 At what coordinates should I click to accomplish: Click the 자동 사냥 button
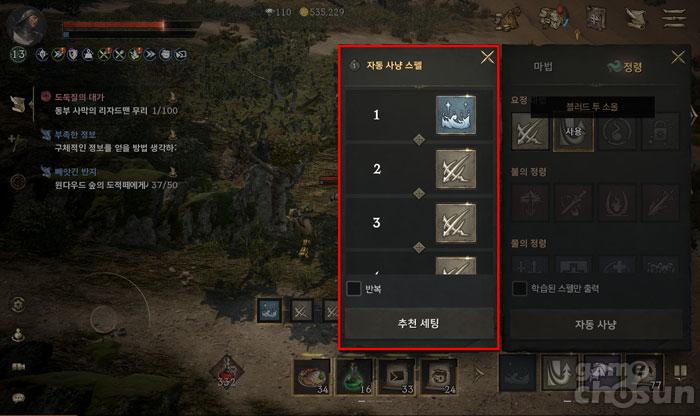[x=595, y=324]
